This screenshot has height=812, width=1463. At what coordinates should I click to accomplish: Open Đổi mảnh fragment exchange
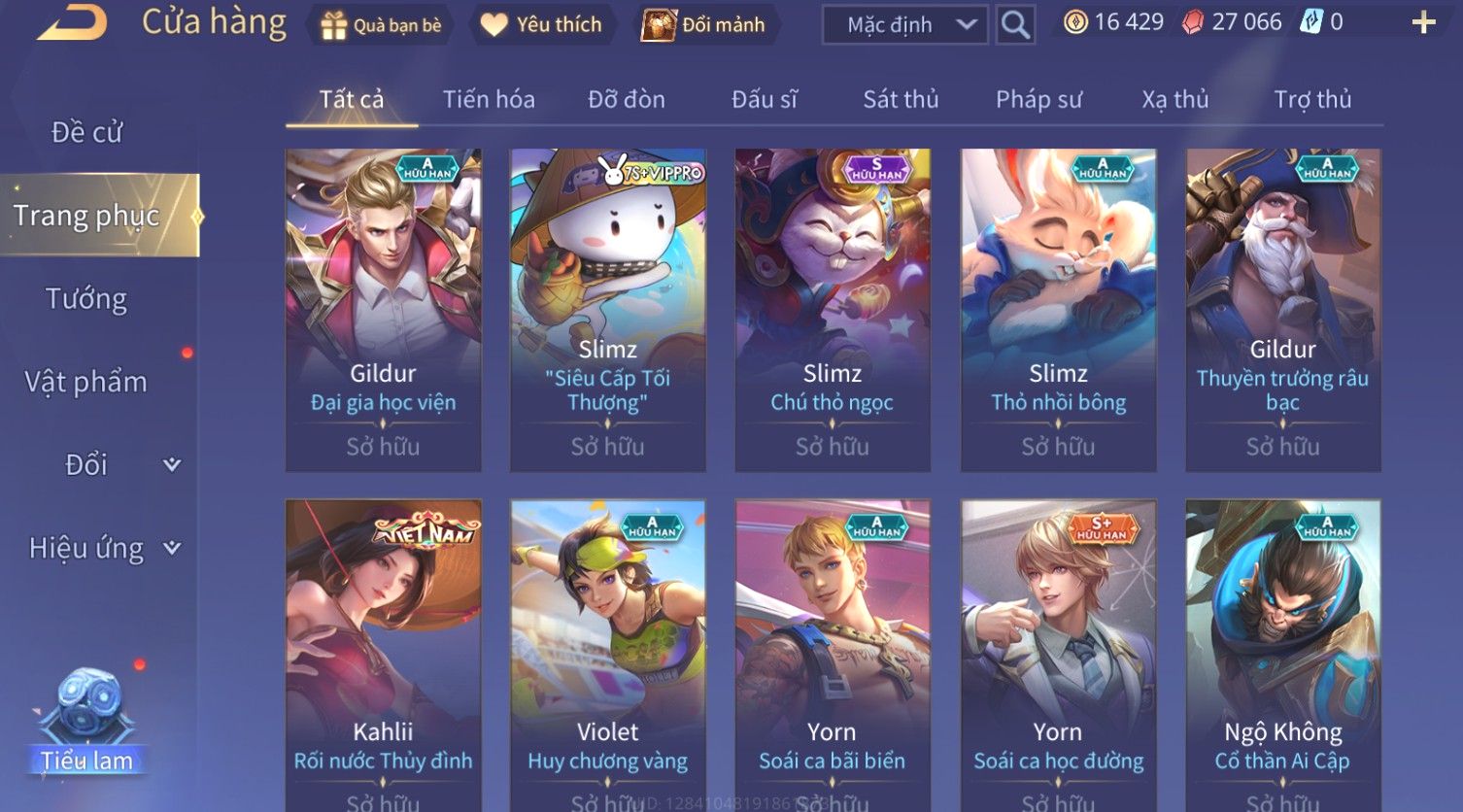pyautogui.click(x=704, y=25)
